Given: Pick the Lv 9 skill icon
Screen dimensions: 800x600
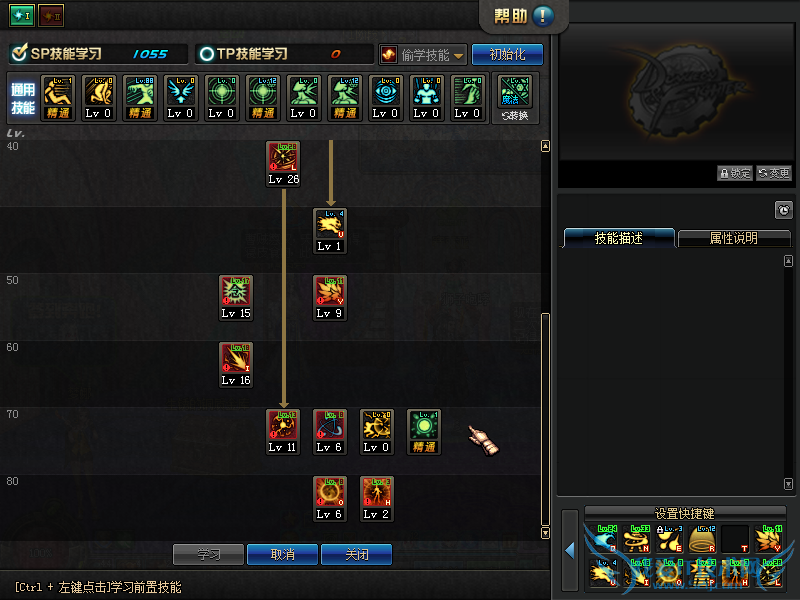Looking at the screenshot, I should point(330,291).
